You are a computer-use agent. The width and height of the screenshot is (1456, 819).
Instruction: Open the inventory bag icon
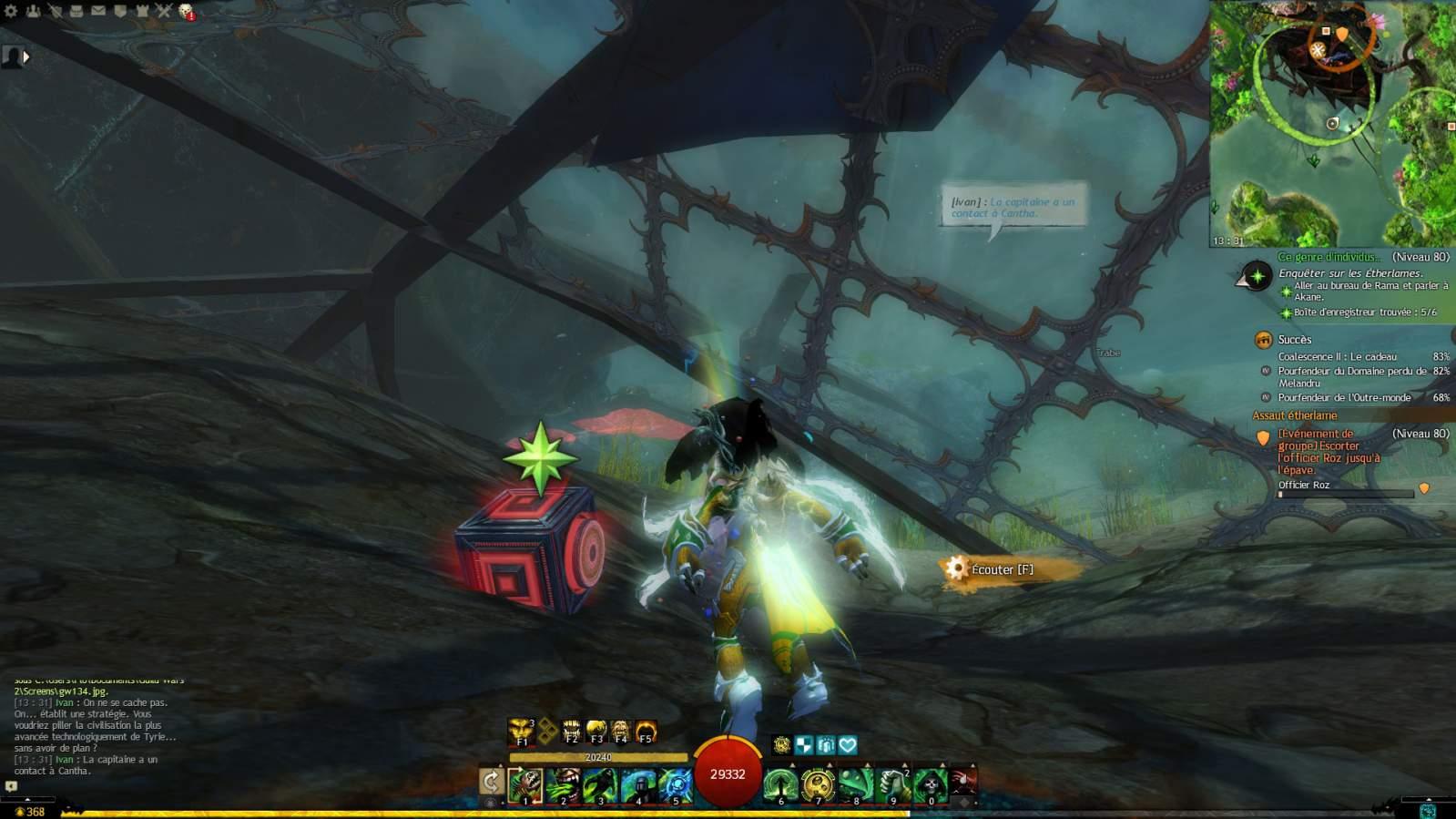pyautogui.click(x=76, y=11)
